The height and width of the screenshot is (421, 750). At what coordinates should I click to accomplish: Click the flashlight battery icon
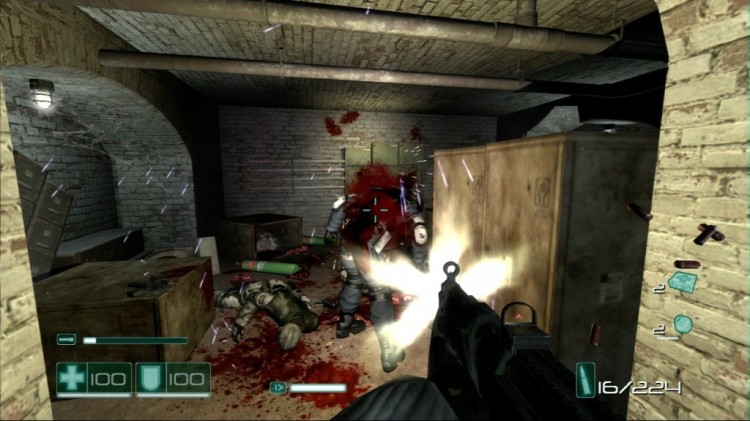tap(67, 340)
